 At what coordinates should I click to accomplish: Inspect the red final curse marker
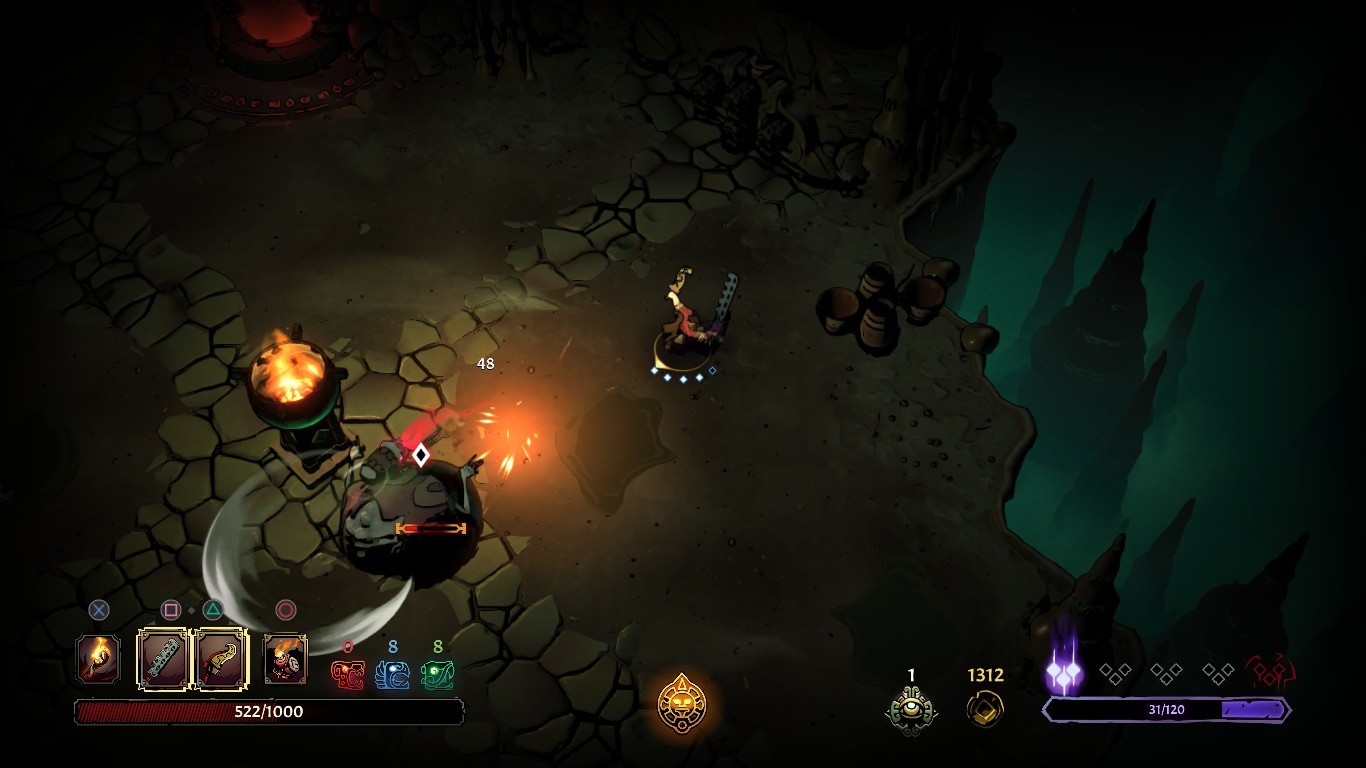coord(1270,672)
